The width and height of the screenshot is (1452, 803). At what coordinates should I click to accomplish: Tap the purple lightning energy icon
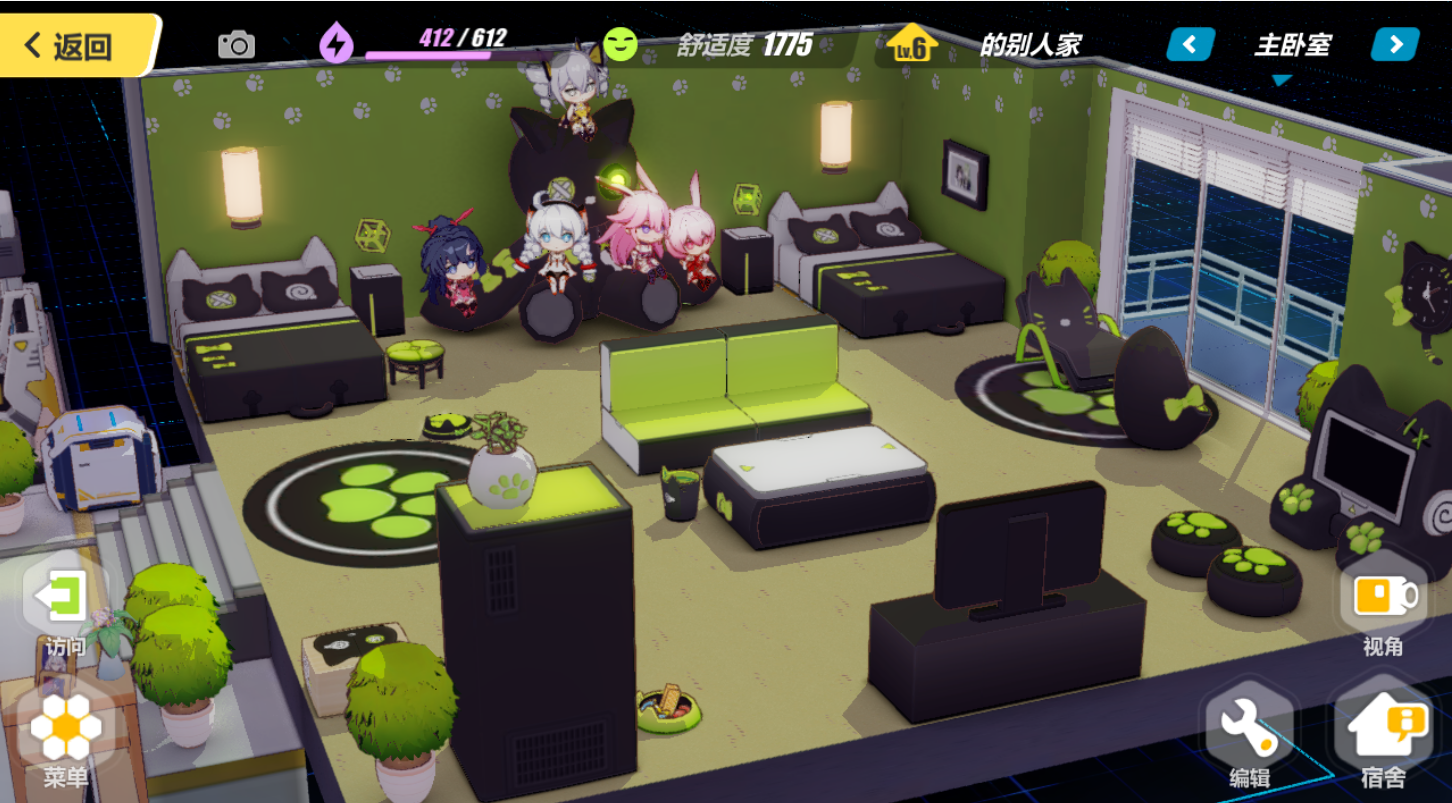click(335, 44)
